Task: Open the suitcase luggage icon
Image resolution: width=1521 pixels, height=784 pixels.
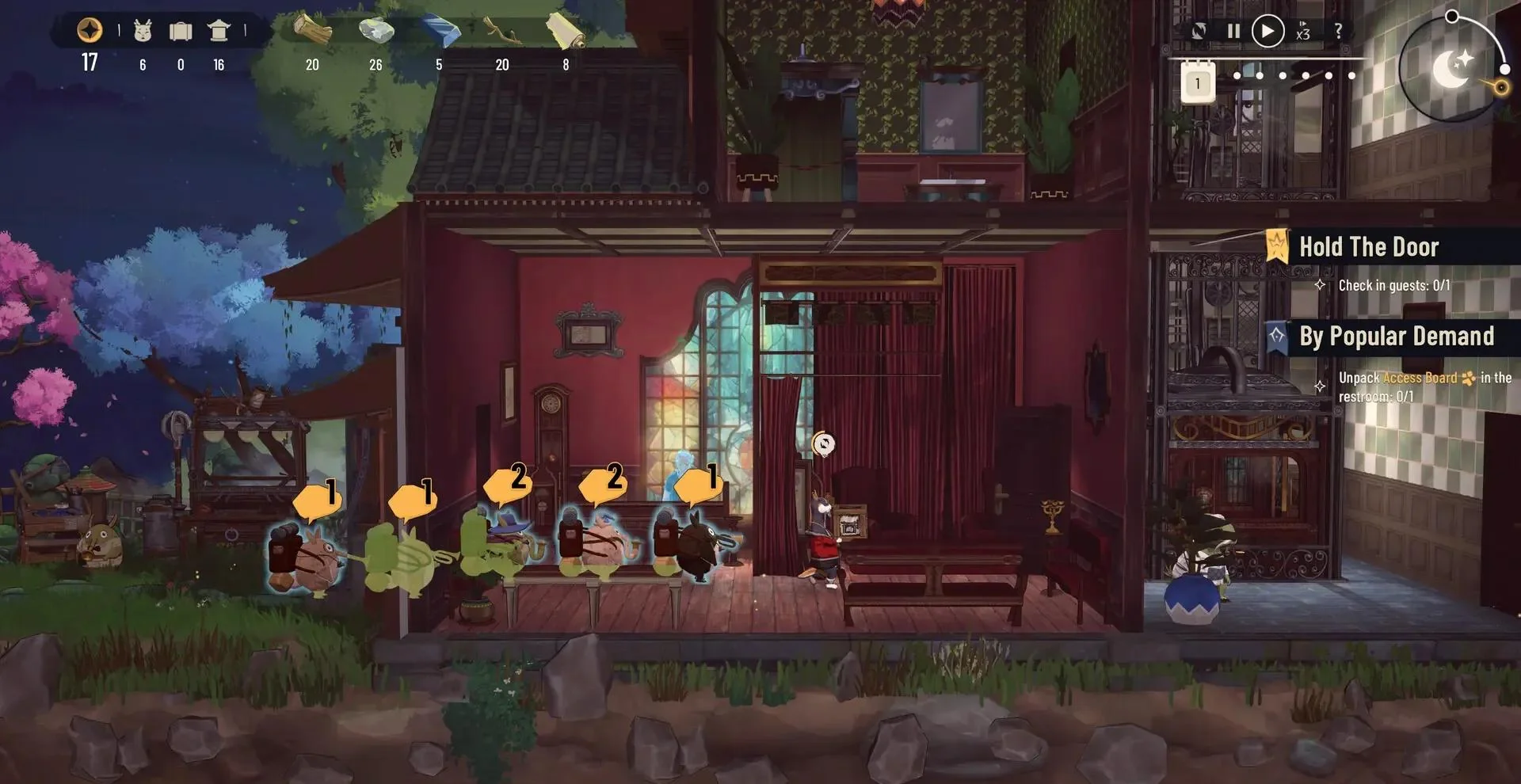Action: 181,32
